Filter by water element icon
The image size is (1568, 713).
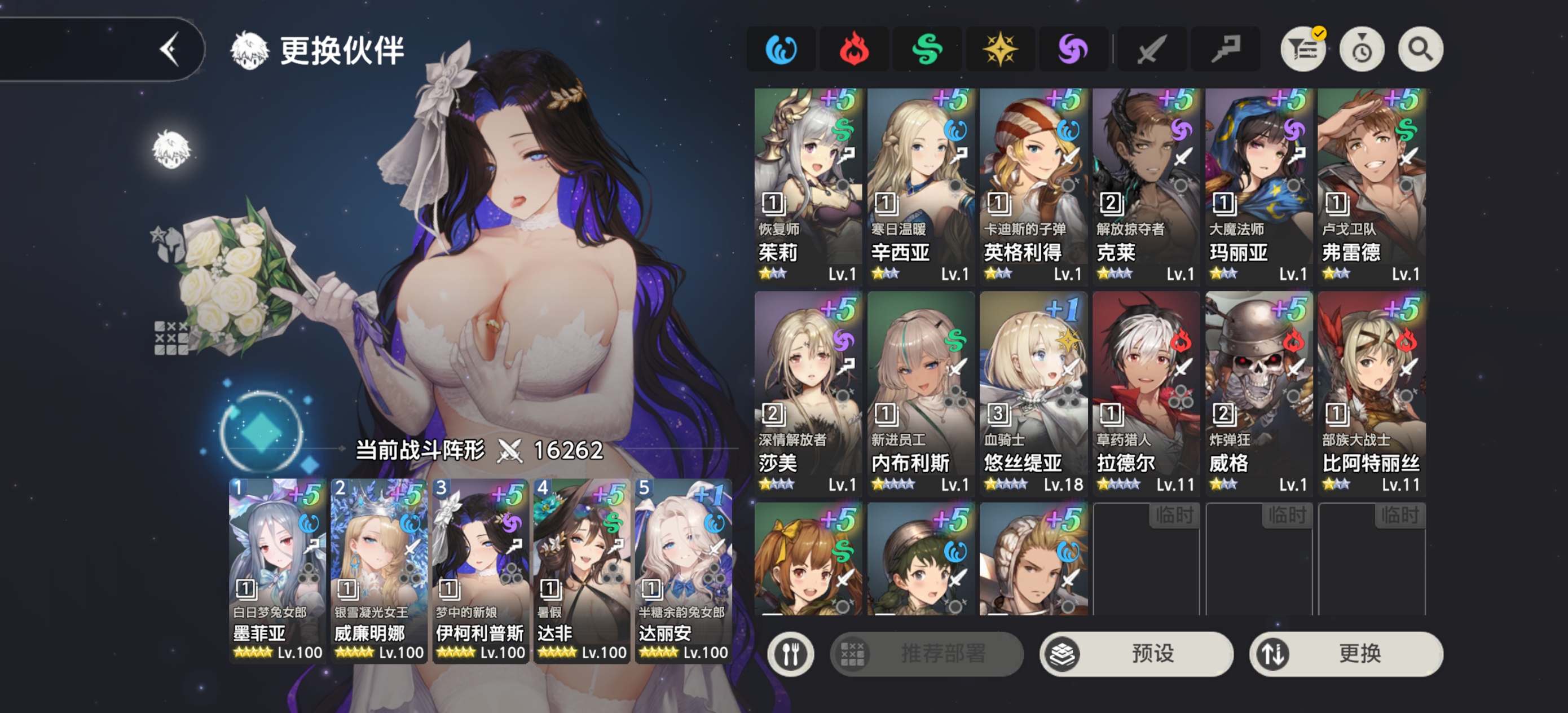click(x=781, y=49)
